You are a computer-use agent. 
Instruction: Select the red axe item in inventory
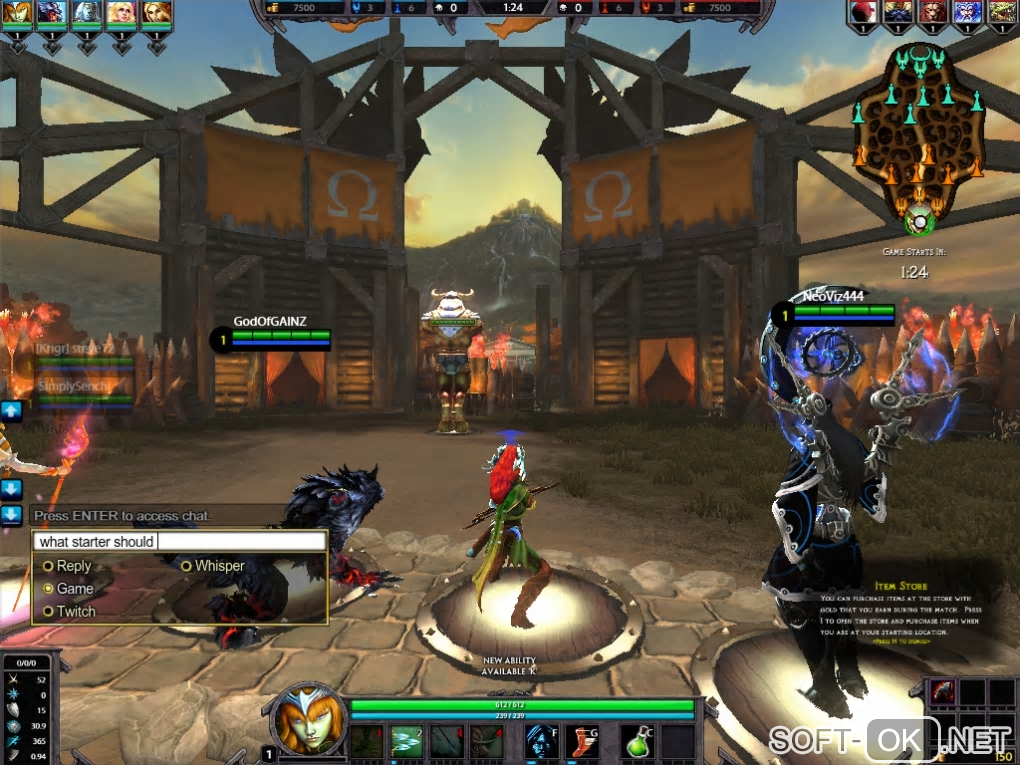pyautogui.click(x=943, y=692)
